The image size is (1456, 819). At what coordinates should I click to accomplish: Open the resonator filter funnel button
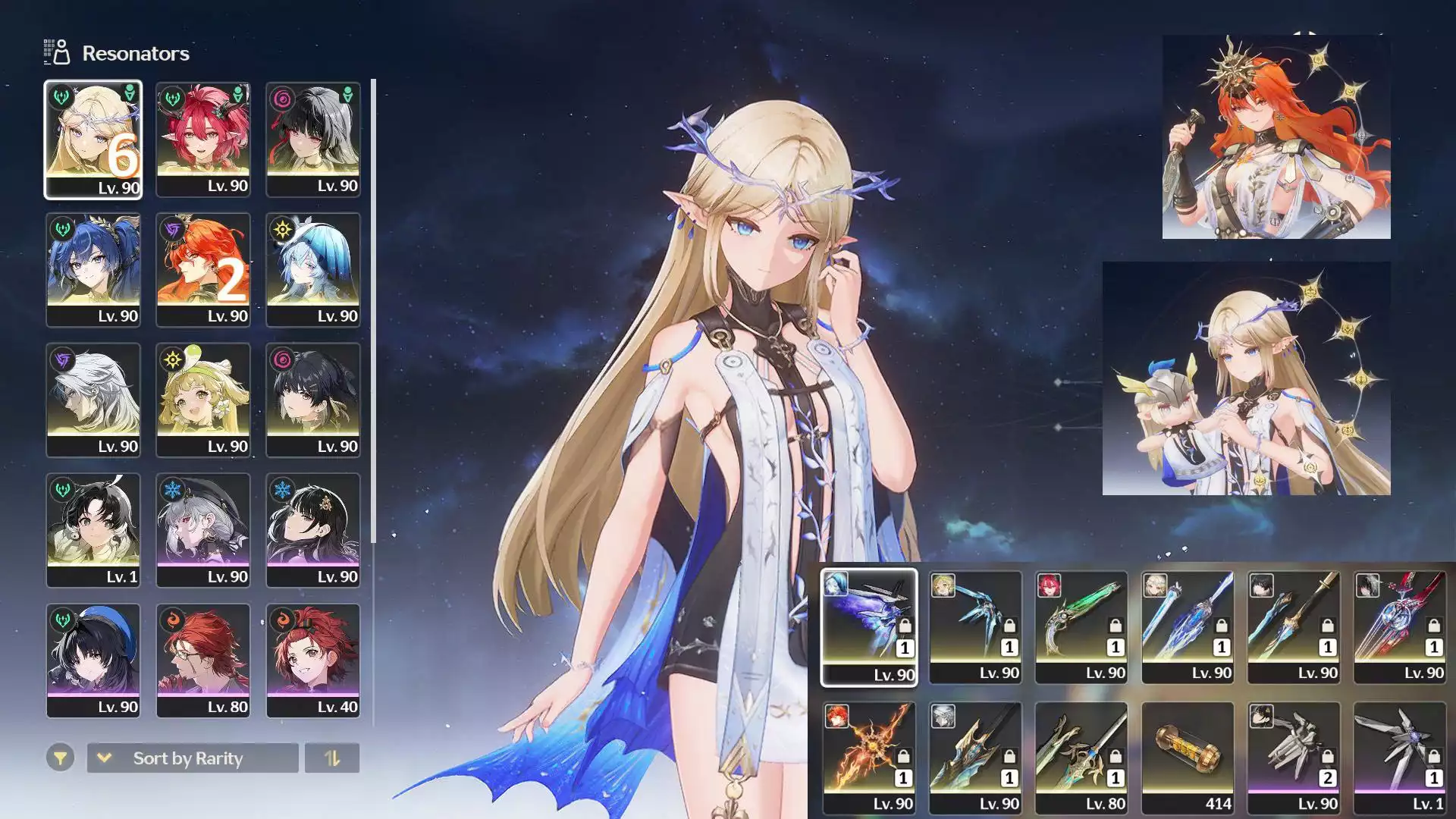(x=60, y=758)
